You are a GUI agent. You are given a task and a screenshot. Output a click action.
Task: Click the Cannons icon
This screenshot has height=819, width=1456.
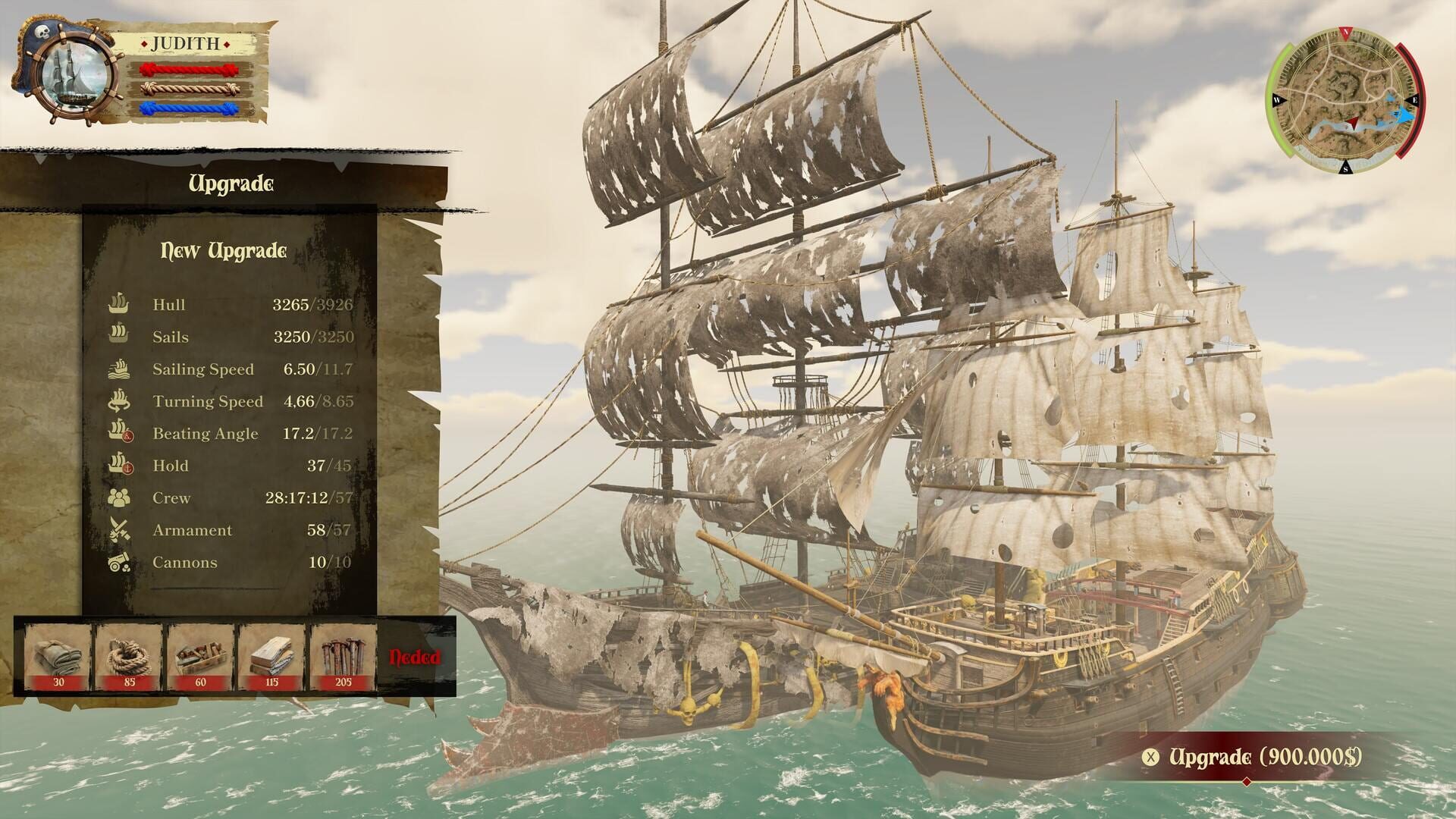[x=118, y=561]
